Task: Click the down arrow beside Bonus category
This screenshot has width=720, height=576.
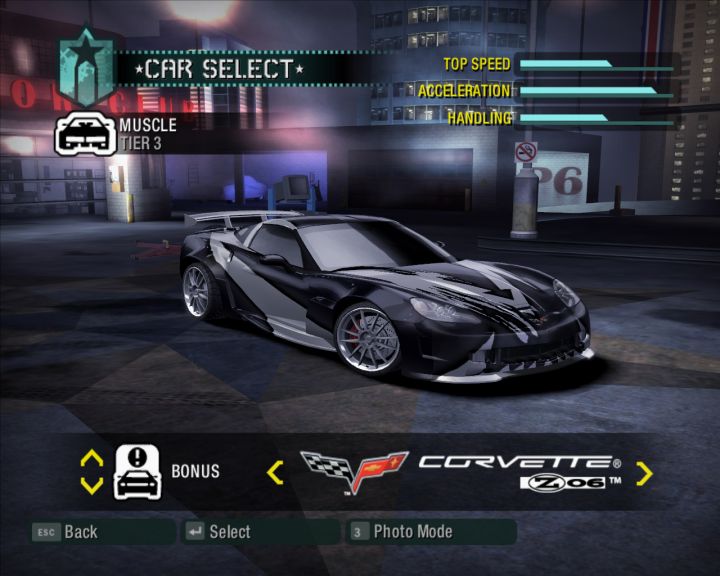Action: [x=91, y=485]
